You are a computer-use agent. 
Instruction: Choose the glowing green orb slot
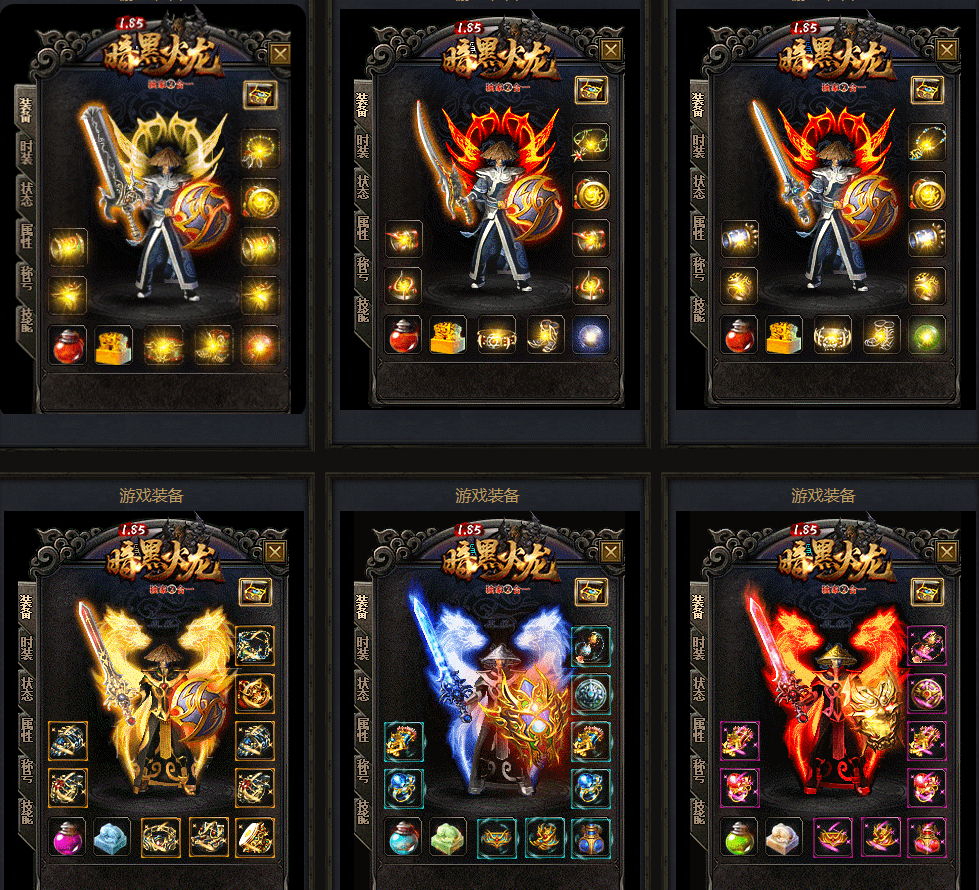927,335
